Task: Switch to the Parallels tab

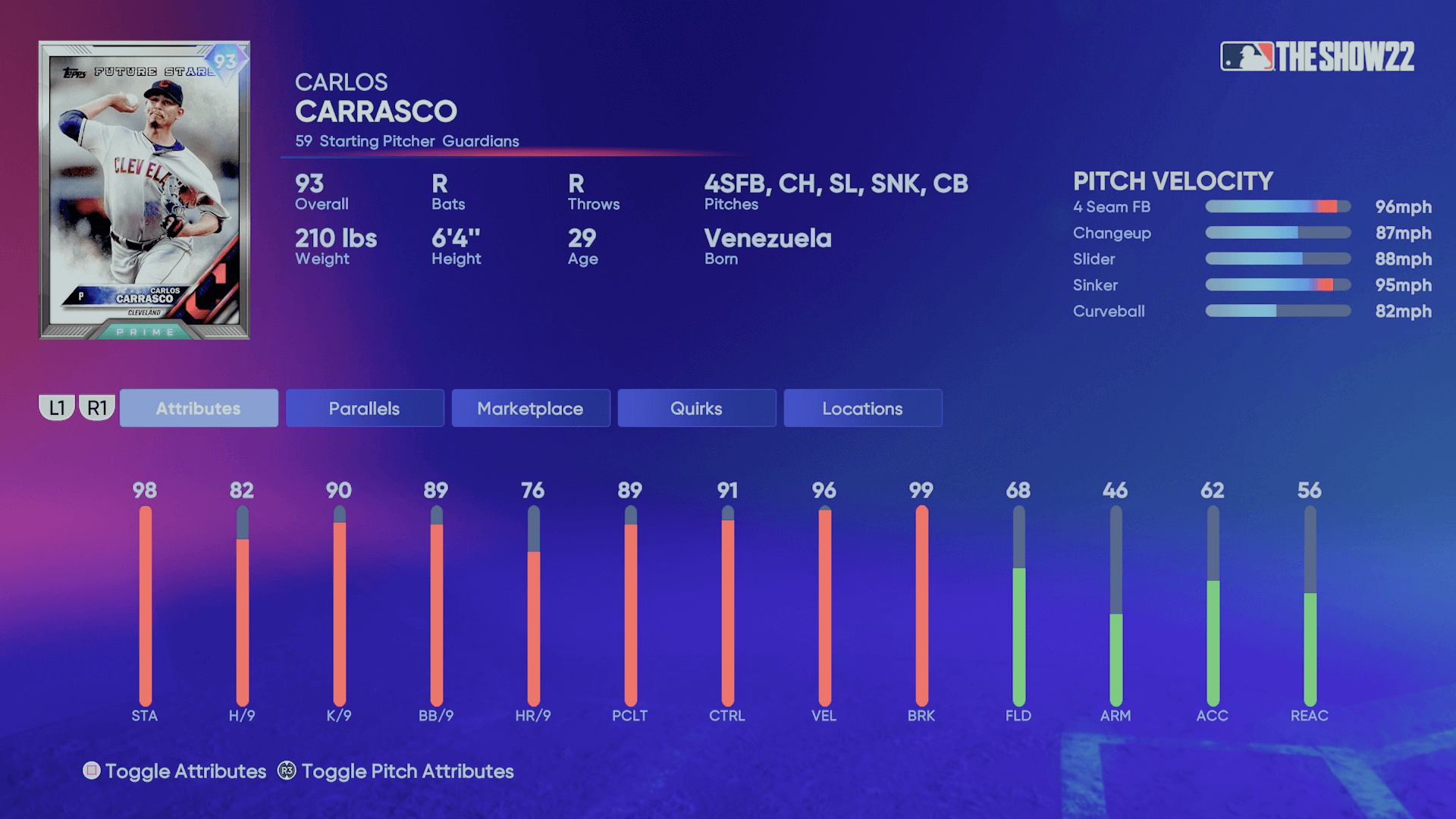Action: coord(364,408)
